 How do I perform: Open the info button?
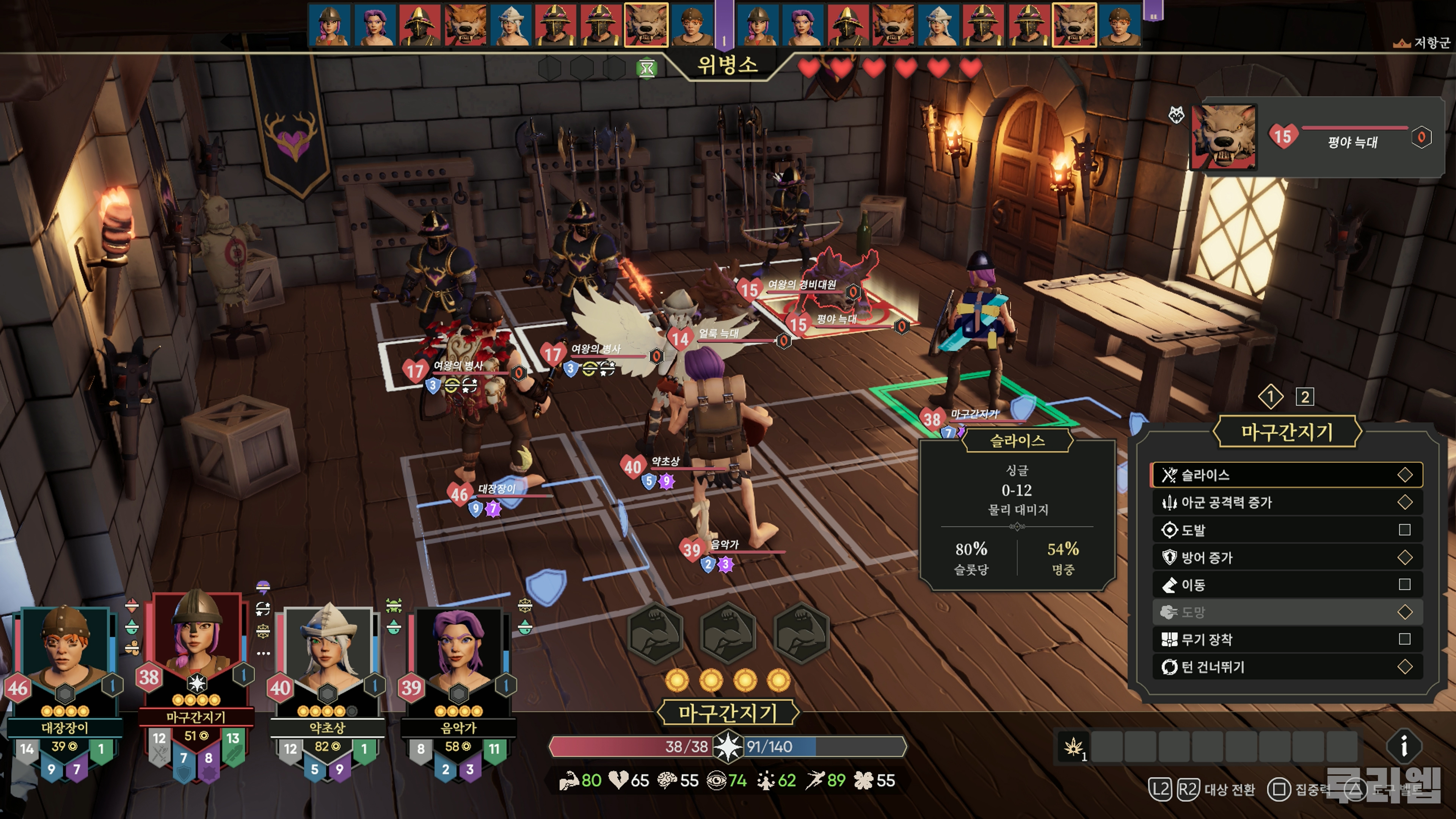(x=1403, y=747)
